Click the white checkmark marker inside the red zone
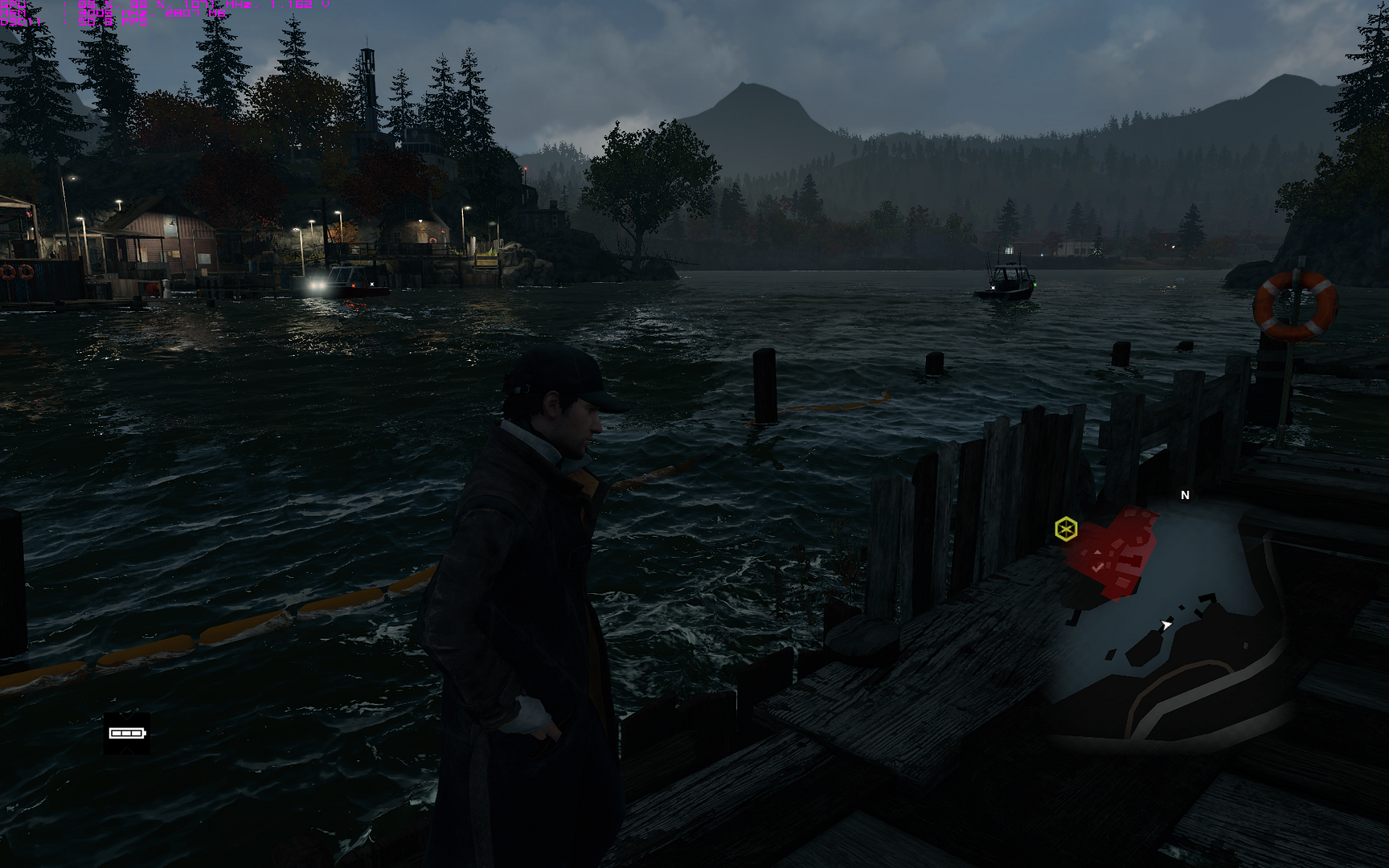The height and width of the screenshot is (868, 1389). pos(1099,567)
